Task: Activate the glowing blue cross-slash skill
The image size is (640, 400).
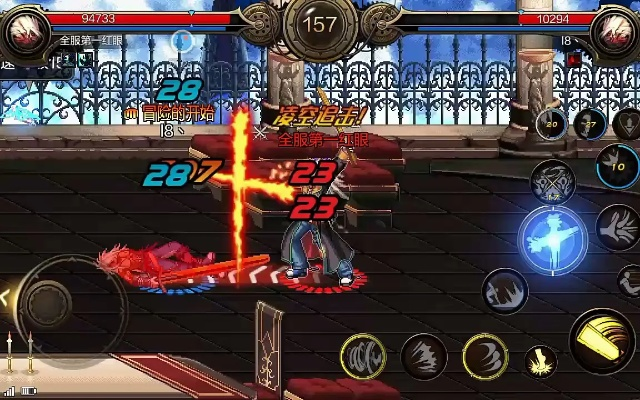Action: coord(551,236)
